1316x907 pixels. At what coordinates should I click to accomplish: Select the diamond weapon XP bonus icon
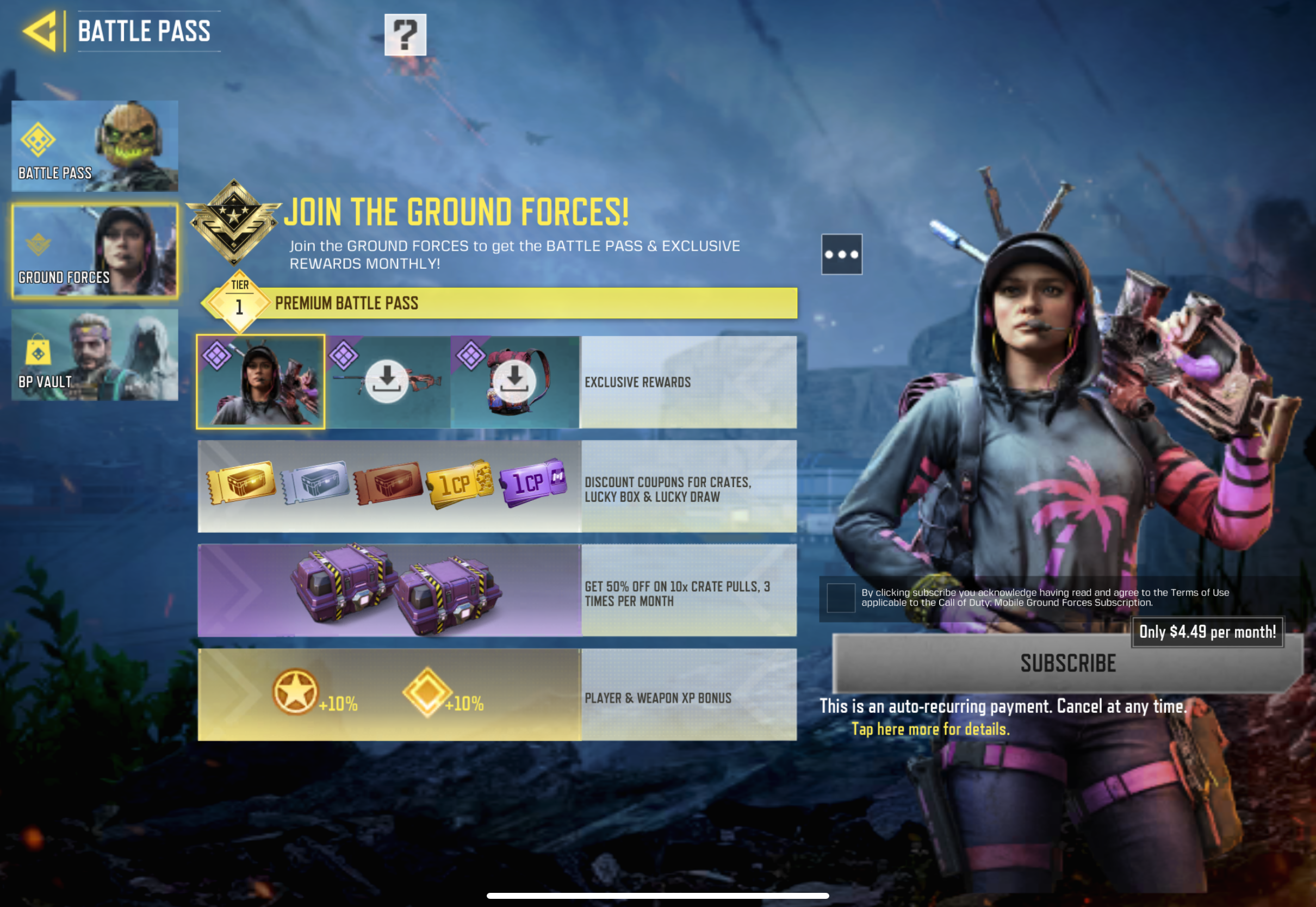tap(427, 692)
